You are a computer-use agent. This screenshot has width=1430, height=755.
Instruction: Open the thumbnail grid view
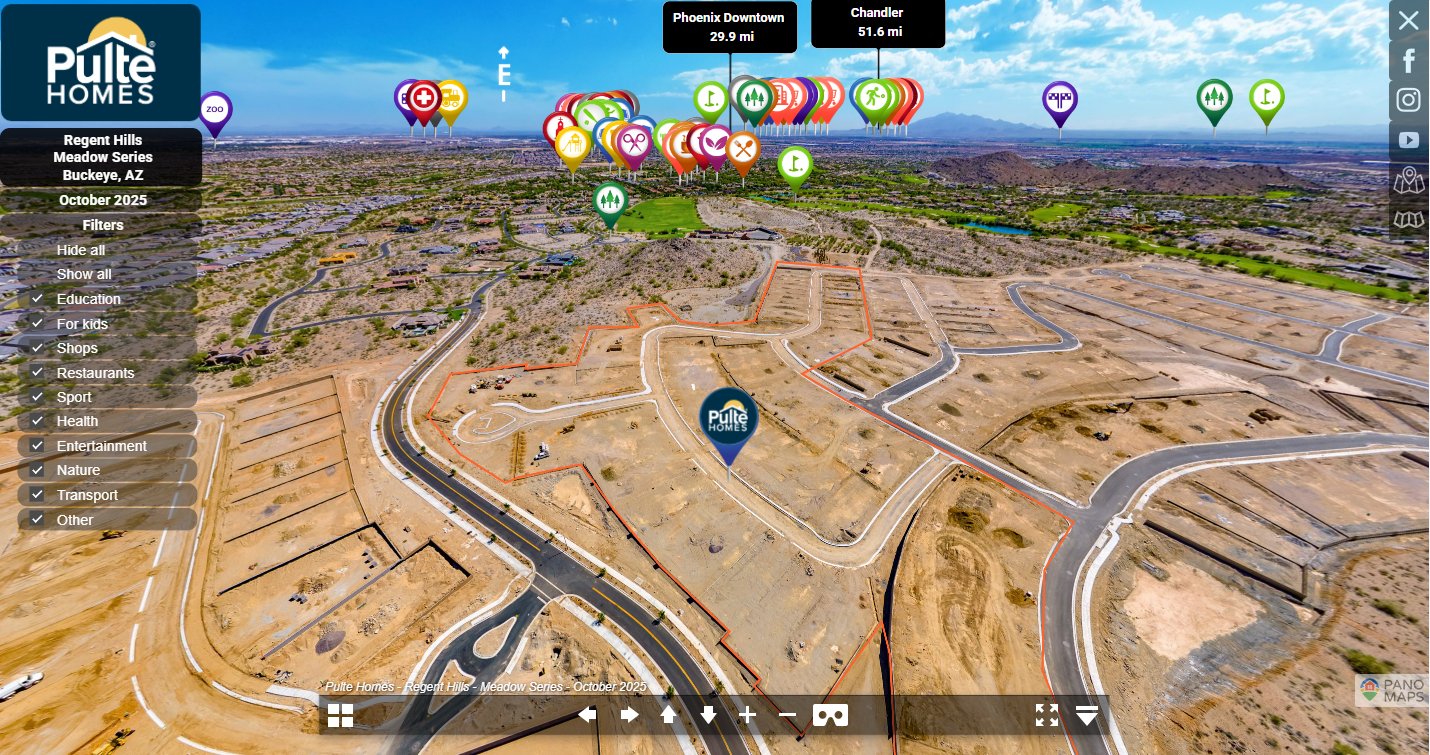point(340,715)
